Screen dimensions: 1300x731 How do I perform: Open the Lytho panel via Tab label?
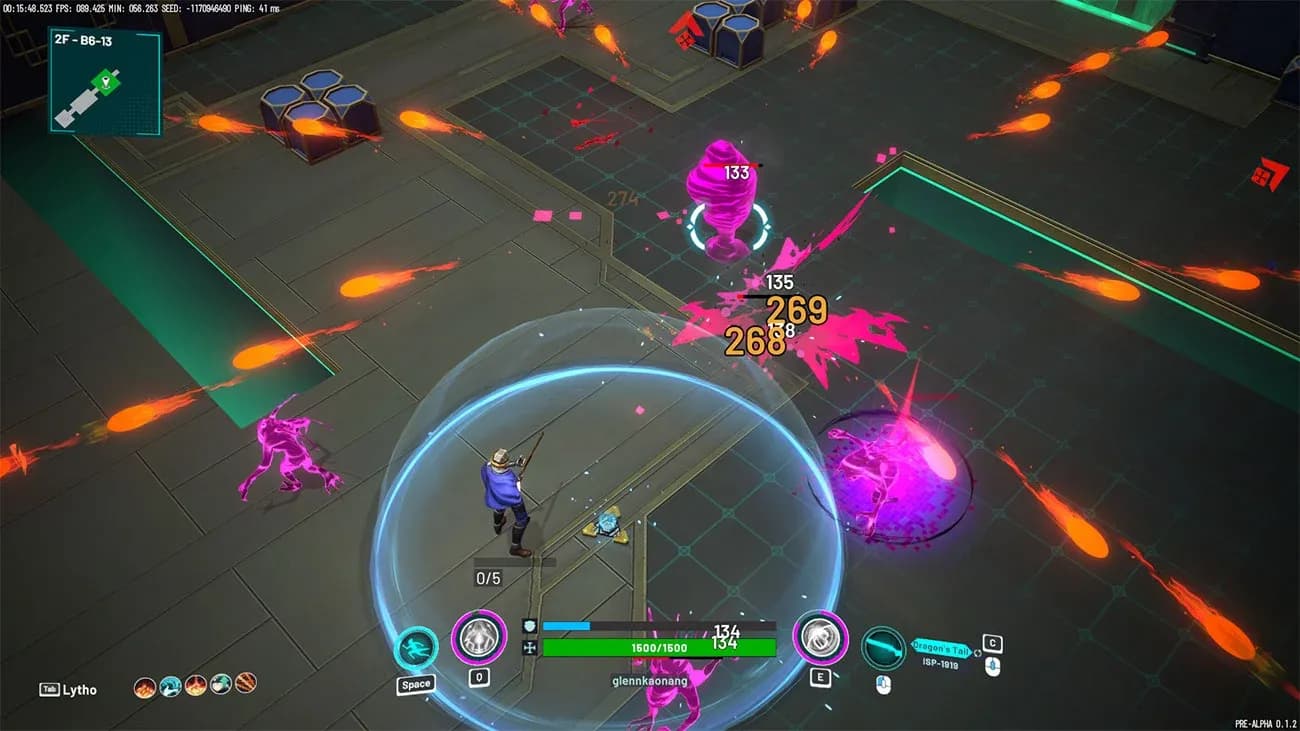point(60,690)
